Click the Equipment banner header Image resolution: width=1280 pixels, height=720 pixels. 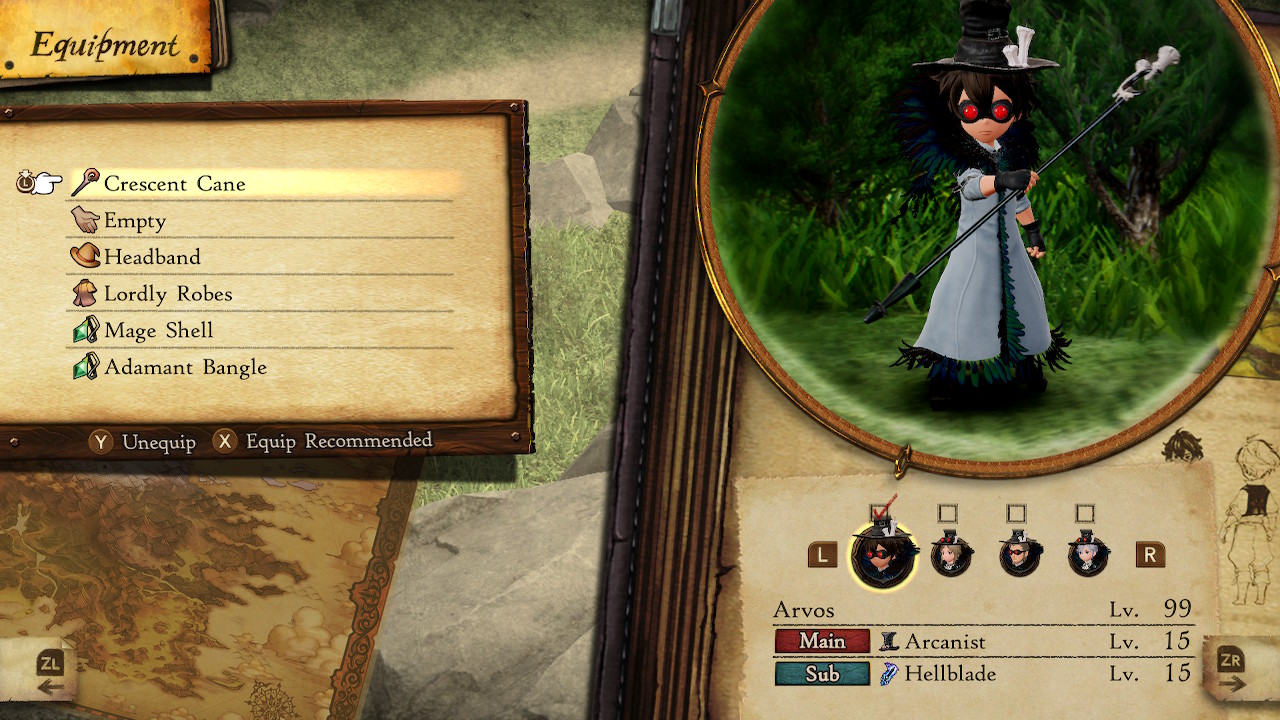pyautogui.click(x=103, y=45)
